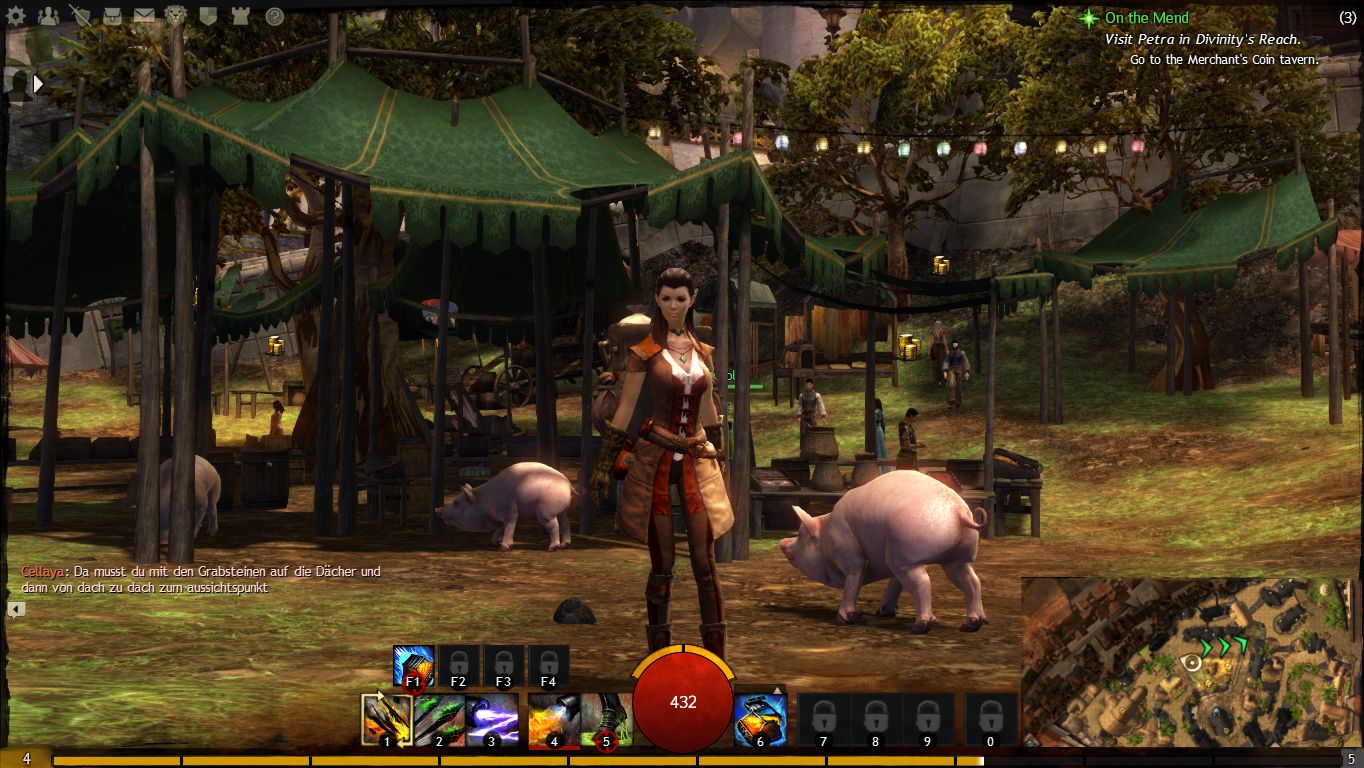The width and height of the screenshot is (1364, 768).
Task: Use the med kit healing skill 6
Action: click(760, 720)
